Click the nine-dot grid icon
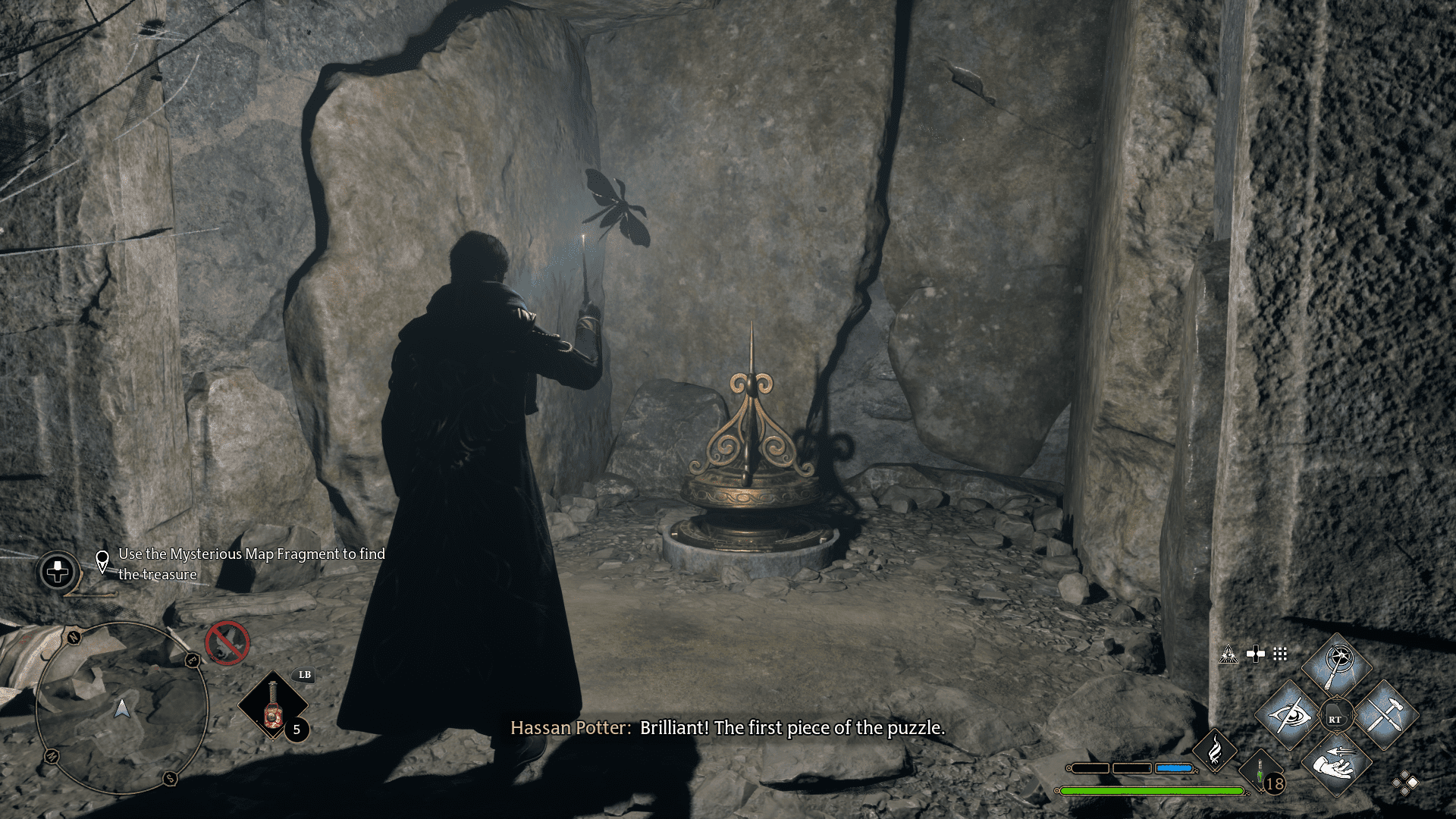Screen dimensions: 1456x819 tap(1280, 654)
